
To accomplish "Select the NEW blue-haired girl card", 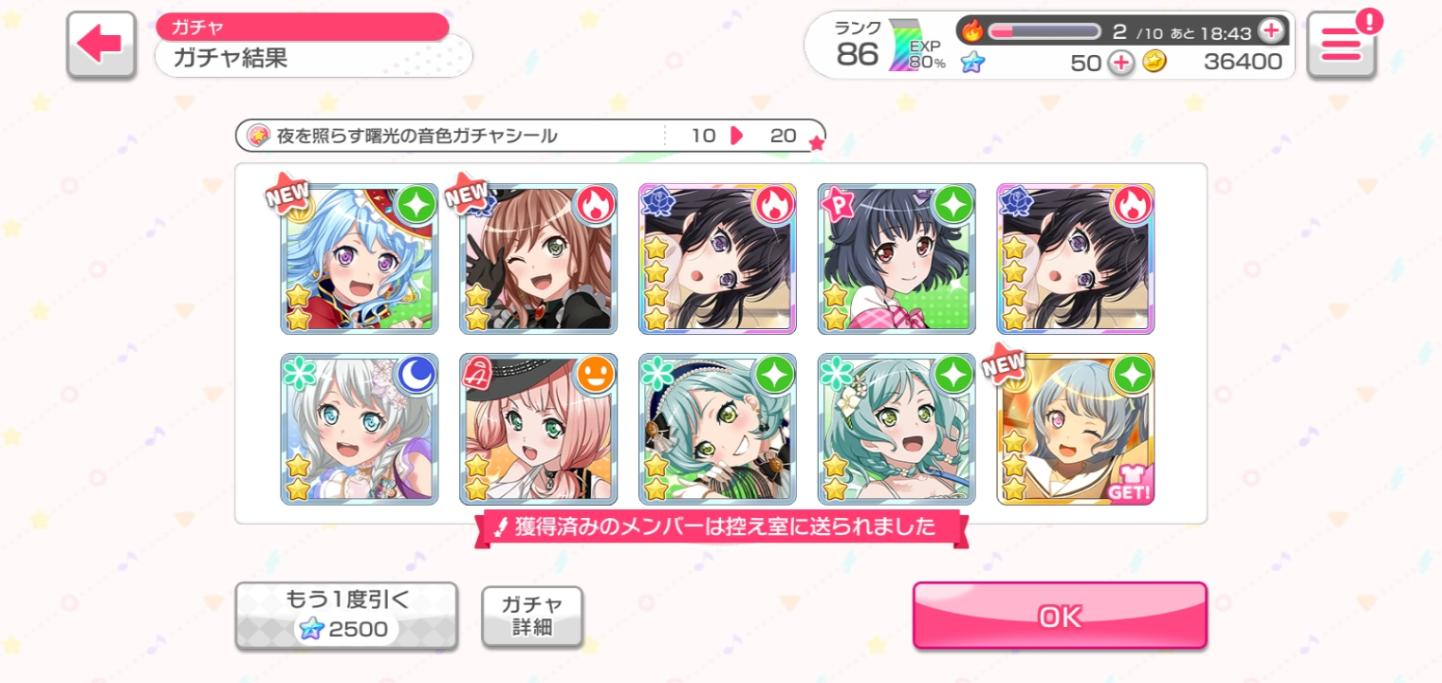I will click(360, 259).
